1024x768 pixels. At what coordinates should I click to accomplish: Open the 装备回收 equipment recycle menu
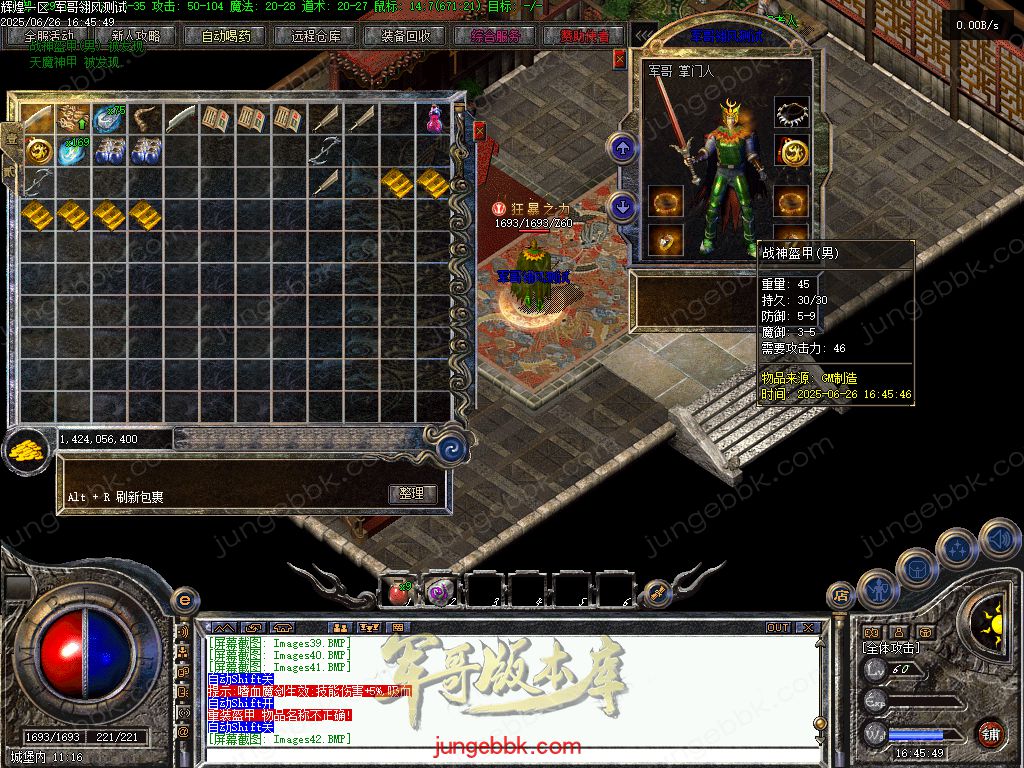pos(405,36)
